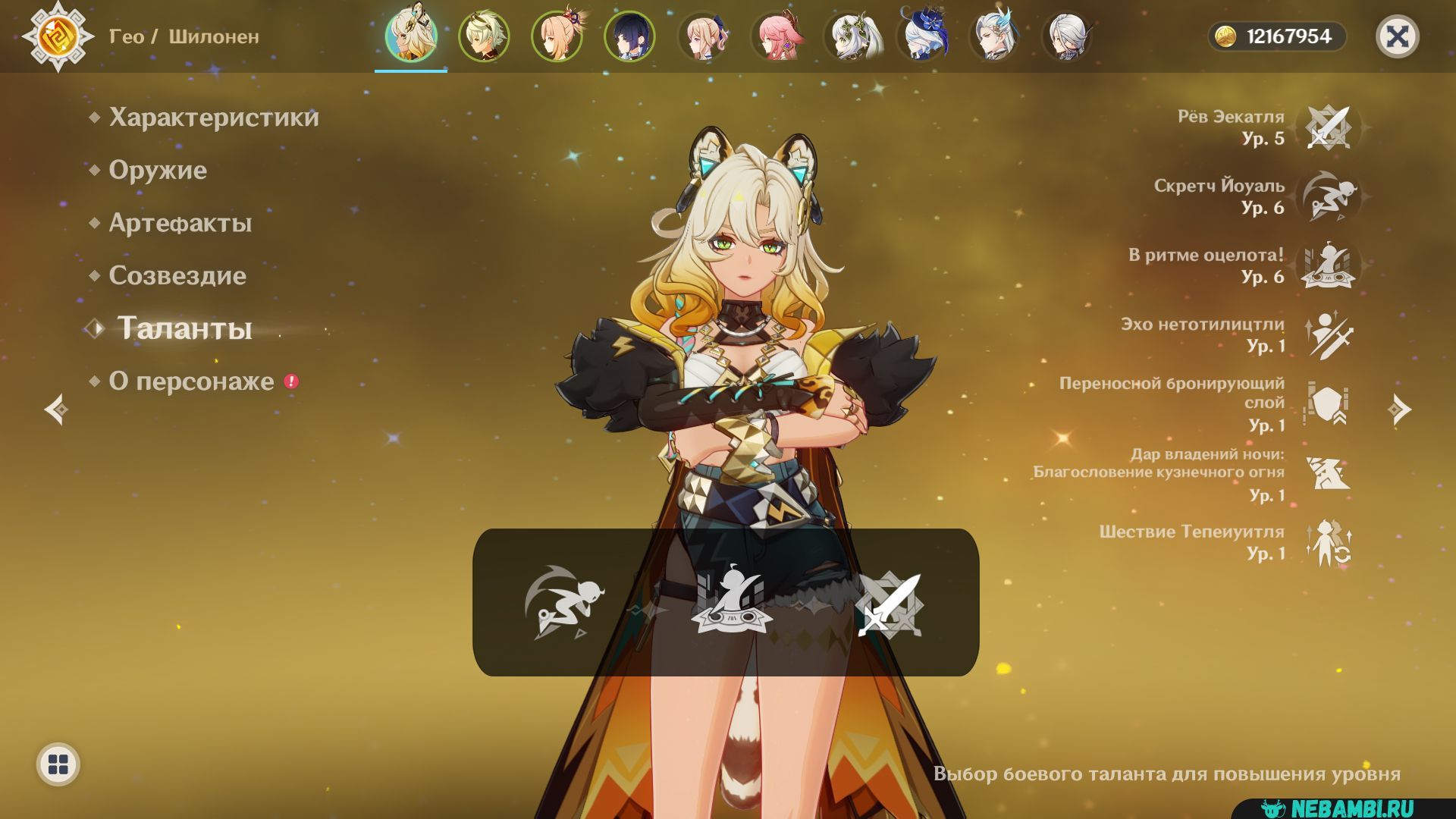Close the character screen
Image resolution: width=1456 pixels, height=819 pixels.
[x=1397, y=36]
